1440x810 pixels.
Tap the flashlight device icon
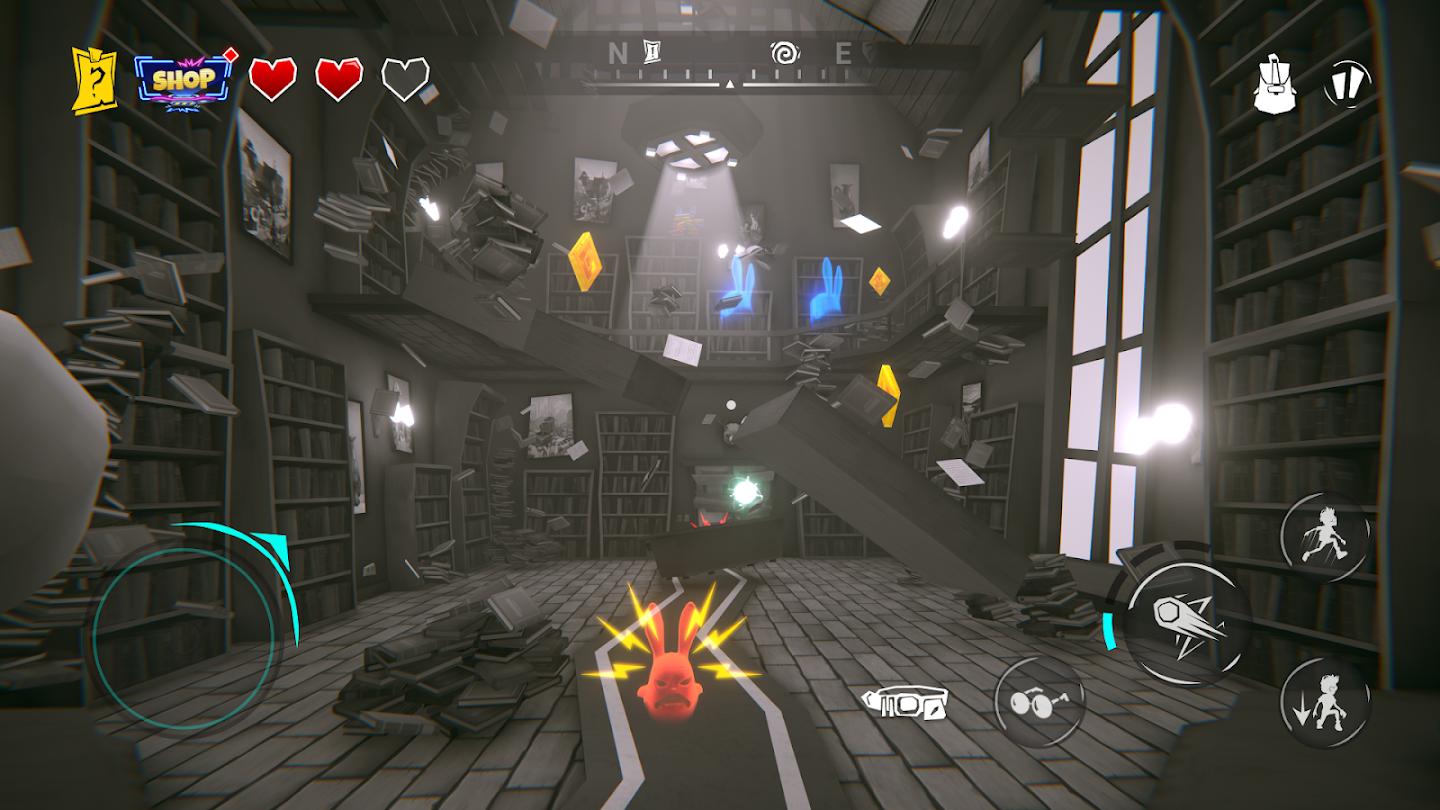pyautogui.click(x=906, y=703)
